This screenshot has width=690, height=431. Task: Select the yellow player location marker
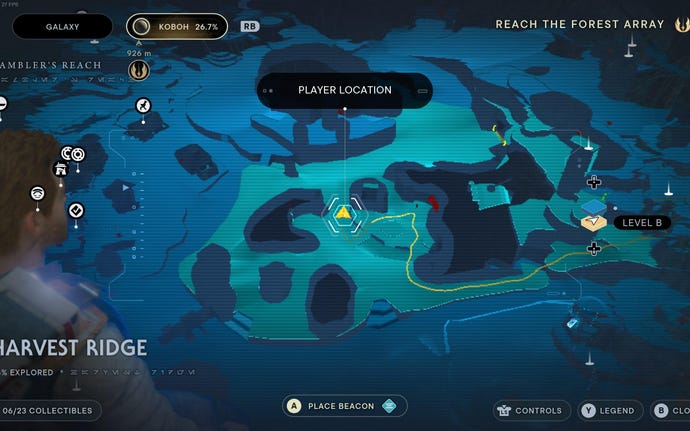point(344,212)
